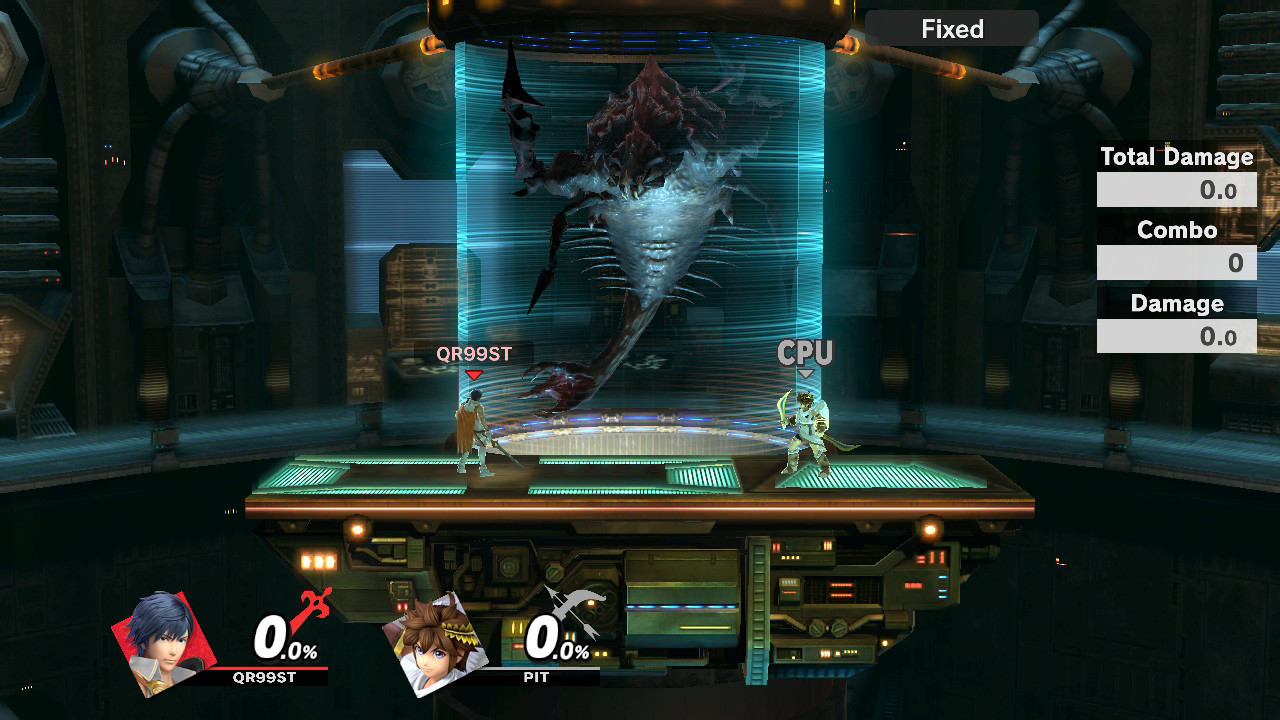Click the Fixed camera mode label
Image resolution: width=1280 pixels, height=720 pixels.
(952, 29)
